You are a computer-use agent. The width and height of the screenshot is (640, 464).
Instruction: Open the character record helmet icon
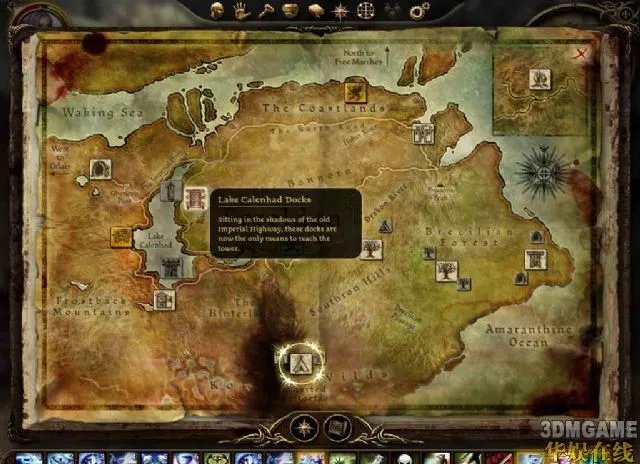[218, 10]
